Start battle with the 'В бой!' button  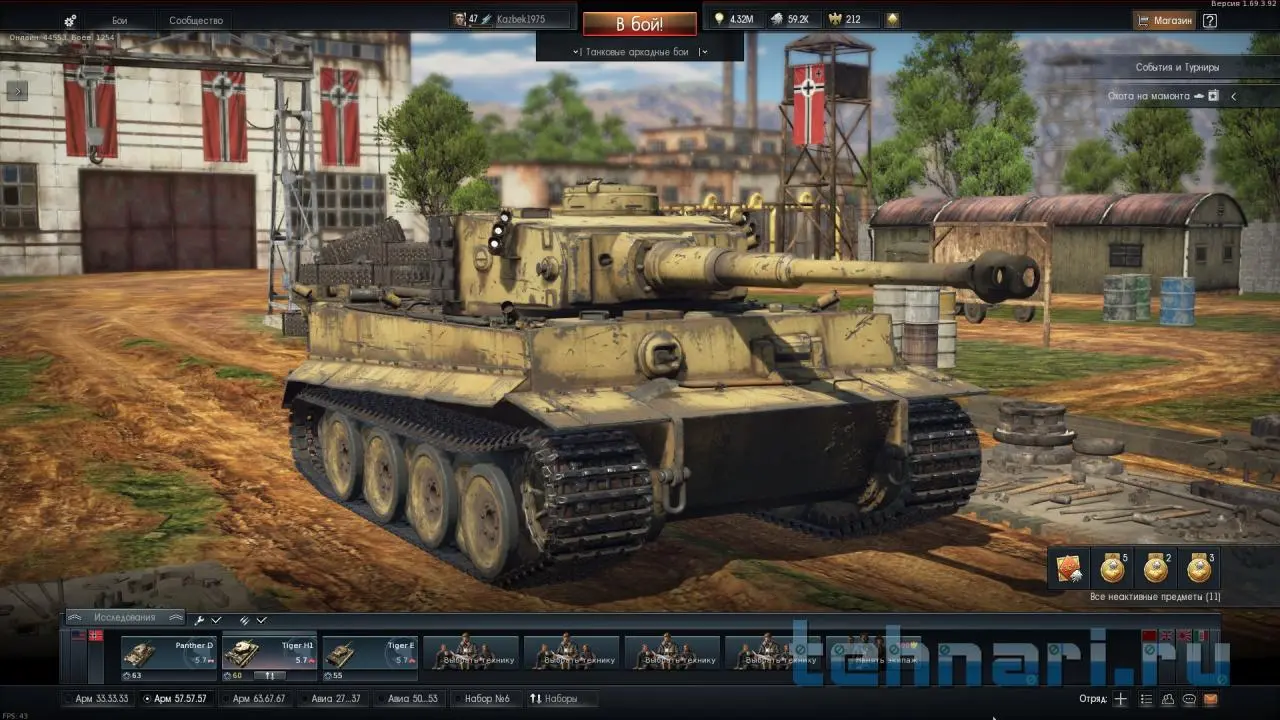pos(639,23)
